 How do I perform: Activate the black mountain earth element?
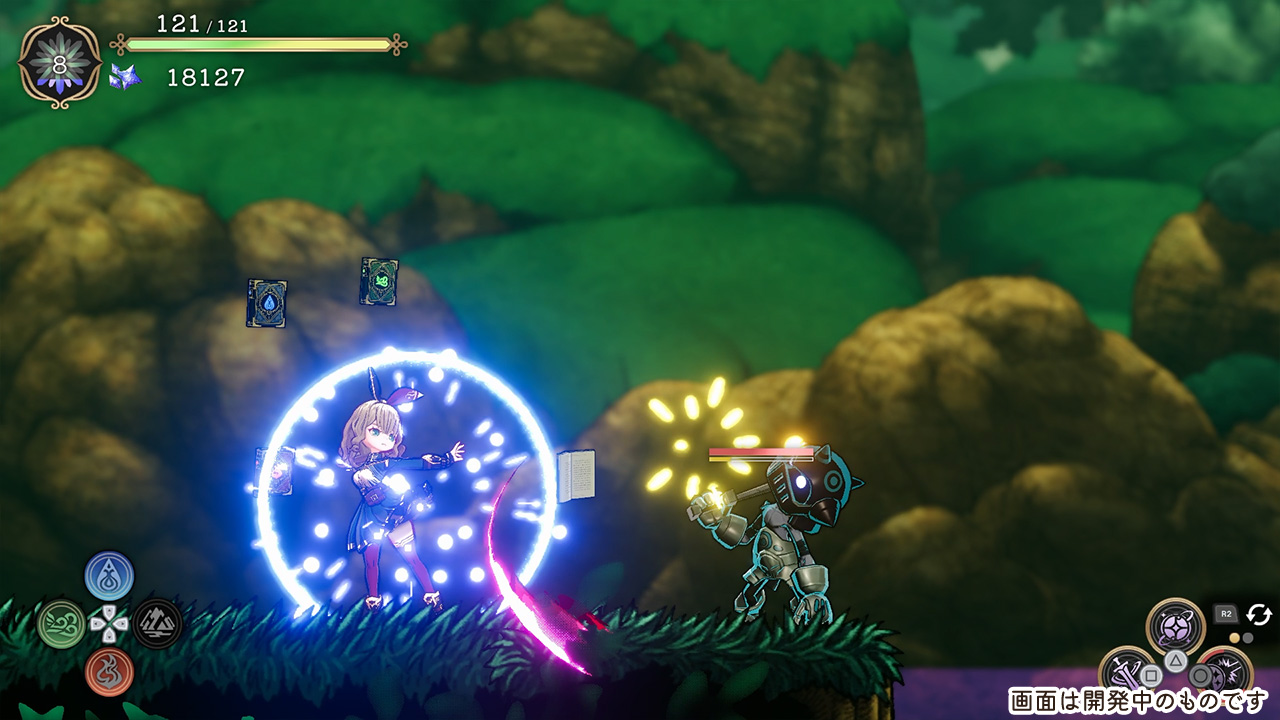click(157, 624)
